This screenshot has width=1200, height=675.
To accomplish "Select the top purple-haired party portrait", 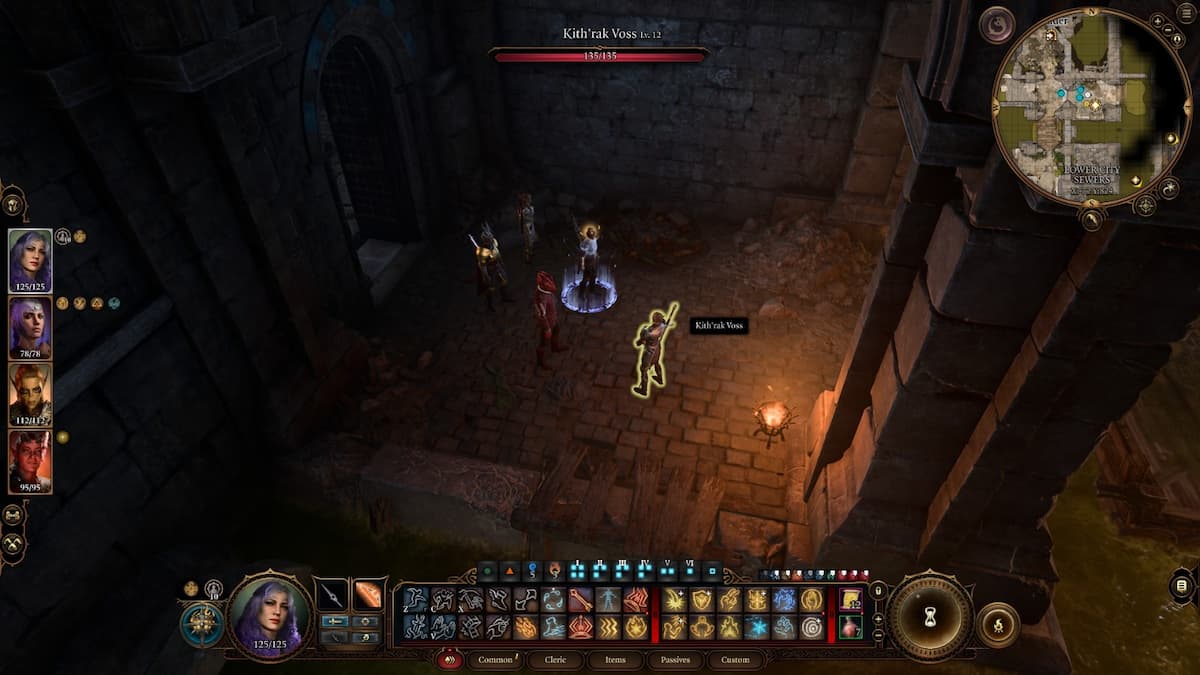I will [30, 258].
